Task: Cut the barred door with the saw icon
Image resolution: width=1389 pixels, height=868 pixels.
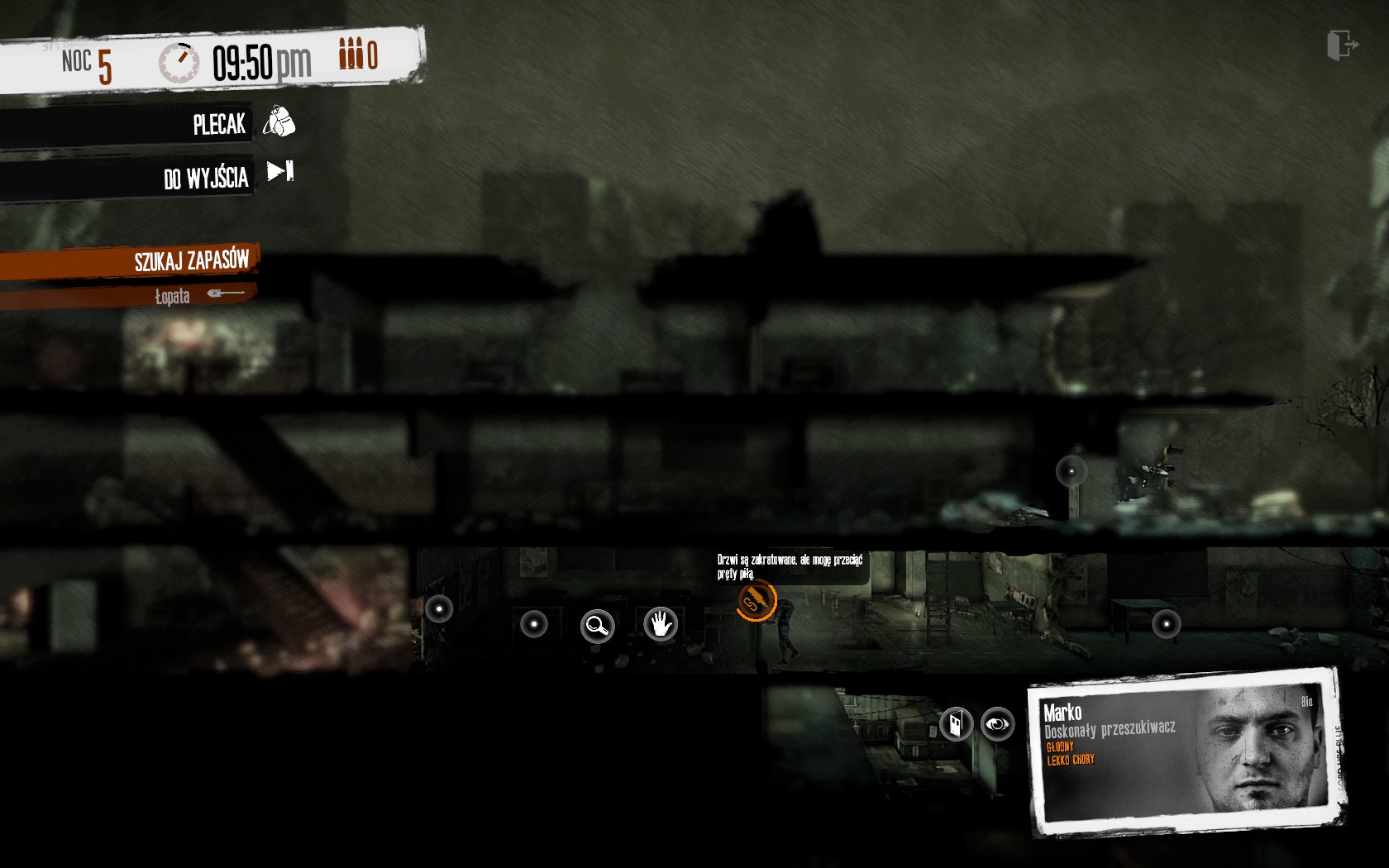Action: tap(757, 600)
